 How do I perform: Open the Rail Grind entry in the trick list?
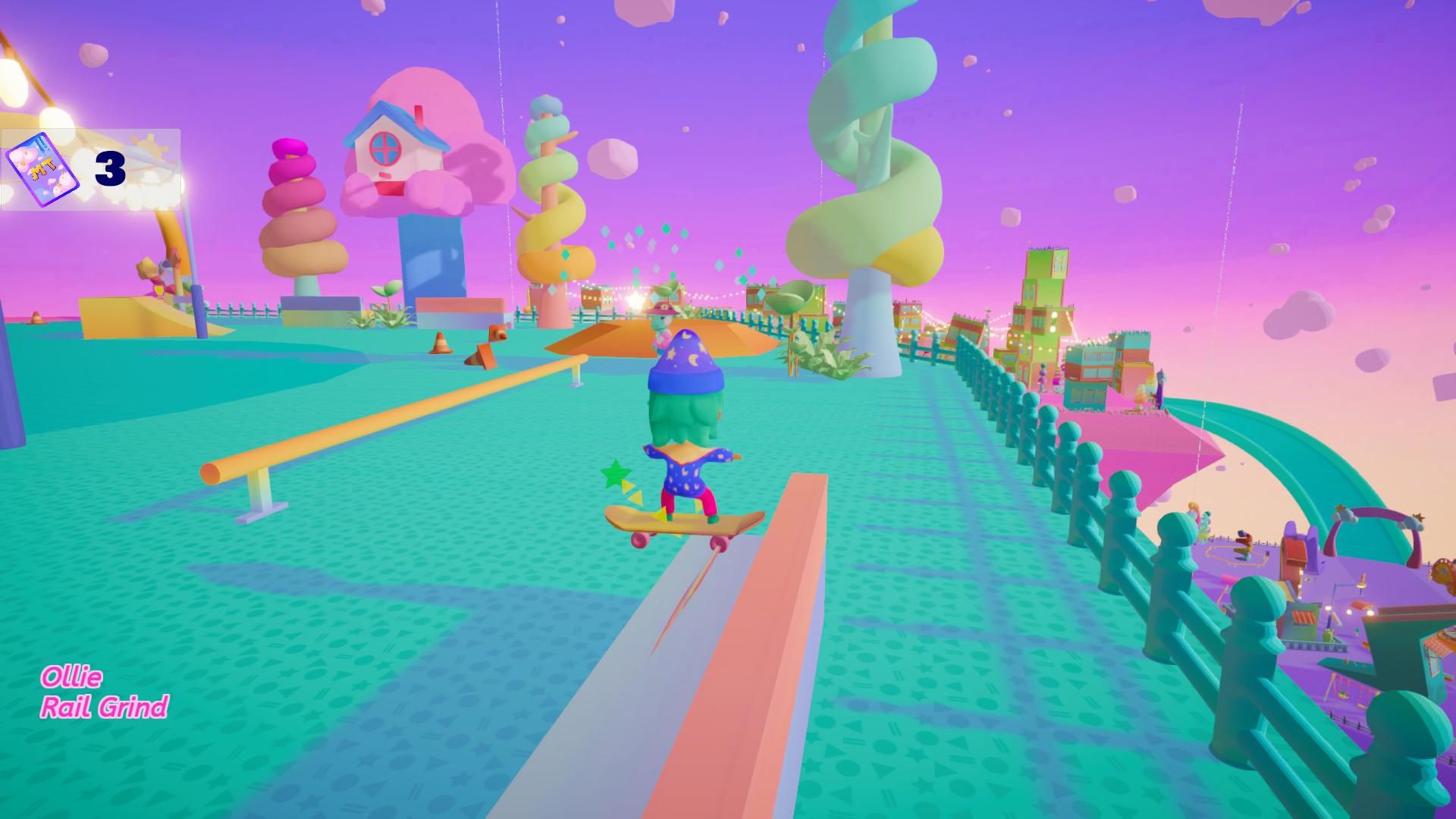[106, 705]
